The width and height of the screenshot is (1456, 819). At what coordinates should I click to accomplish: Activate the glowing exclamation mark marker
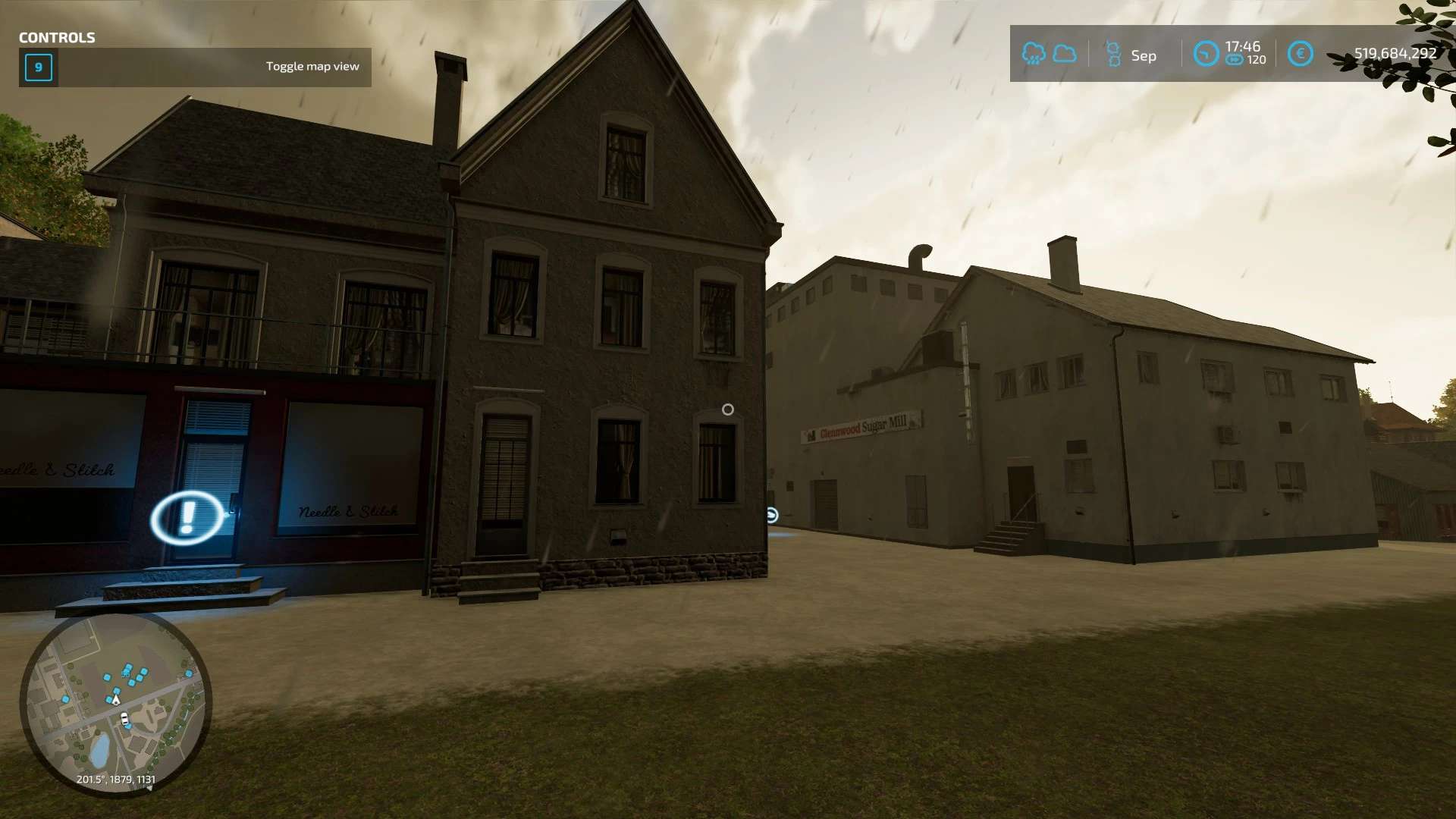pos(187,518)
